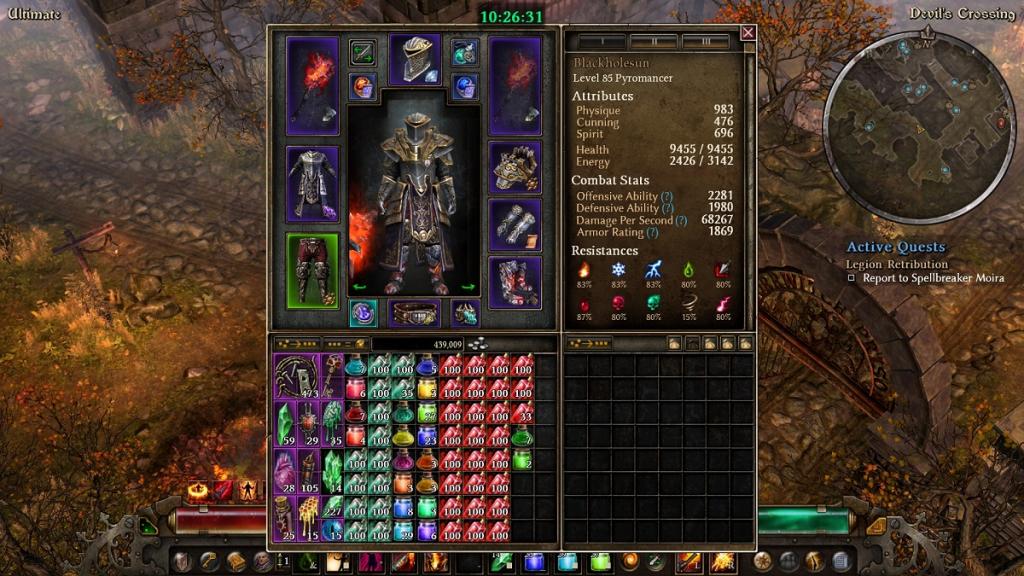1024x576 pixels.
Task: Click the weapon swap arrows button
Action: point(362,52)
